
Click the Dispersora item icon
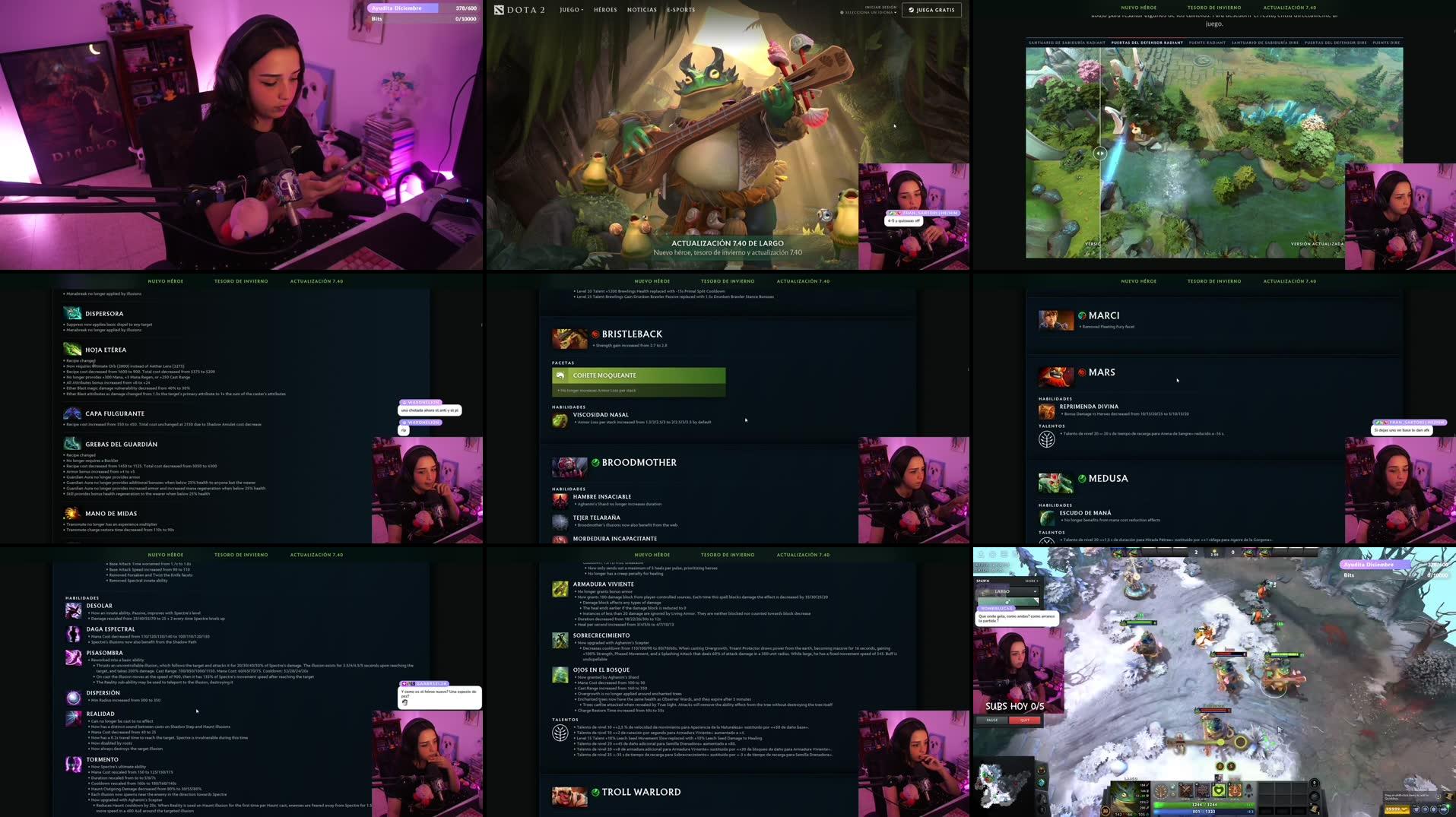point(72,312)
